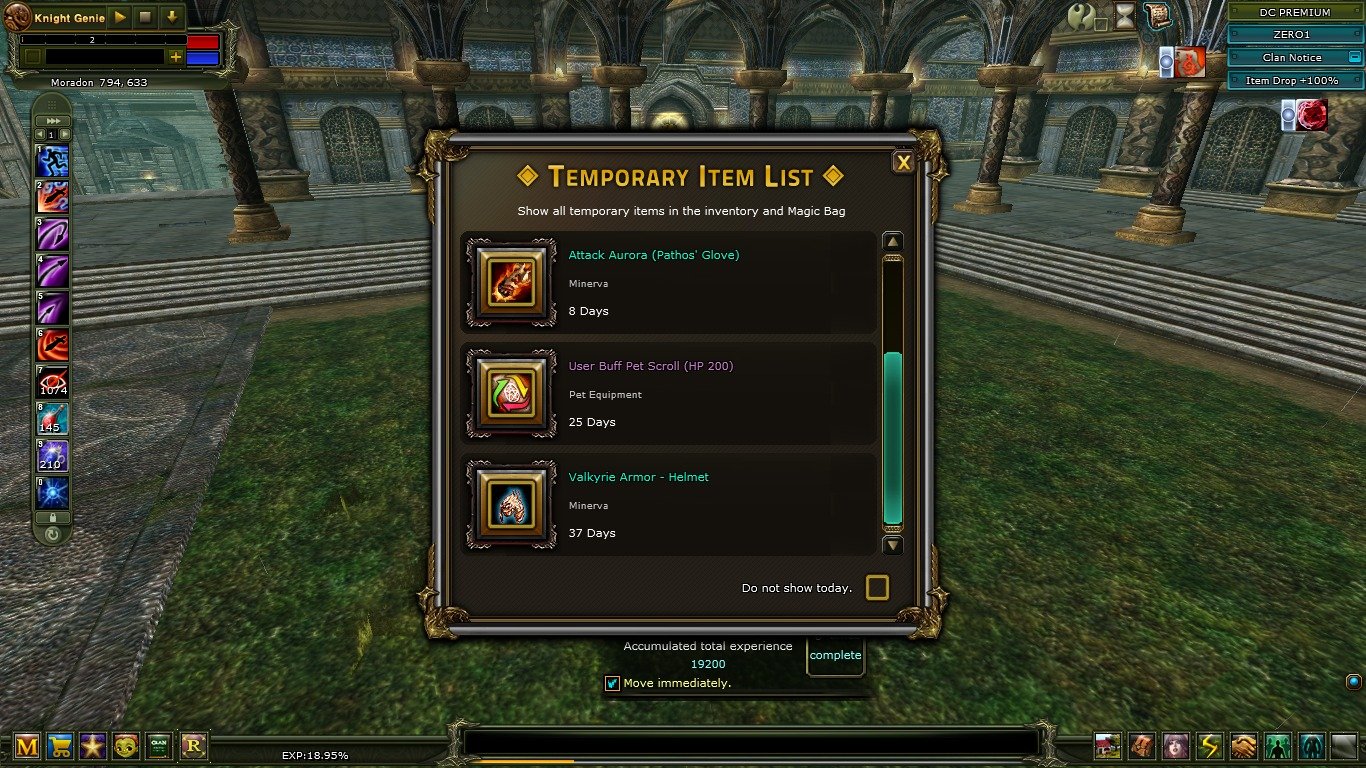Start the Knight Genie with play button
The image size is (1366, 768).
119,18
